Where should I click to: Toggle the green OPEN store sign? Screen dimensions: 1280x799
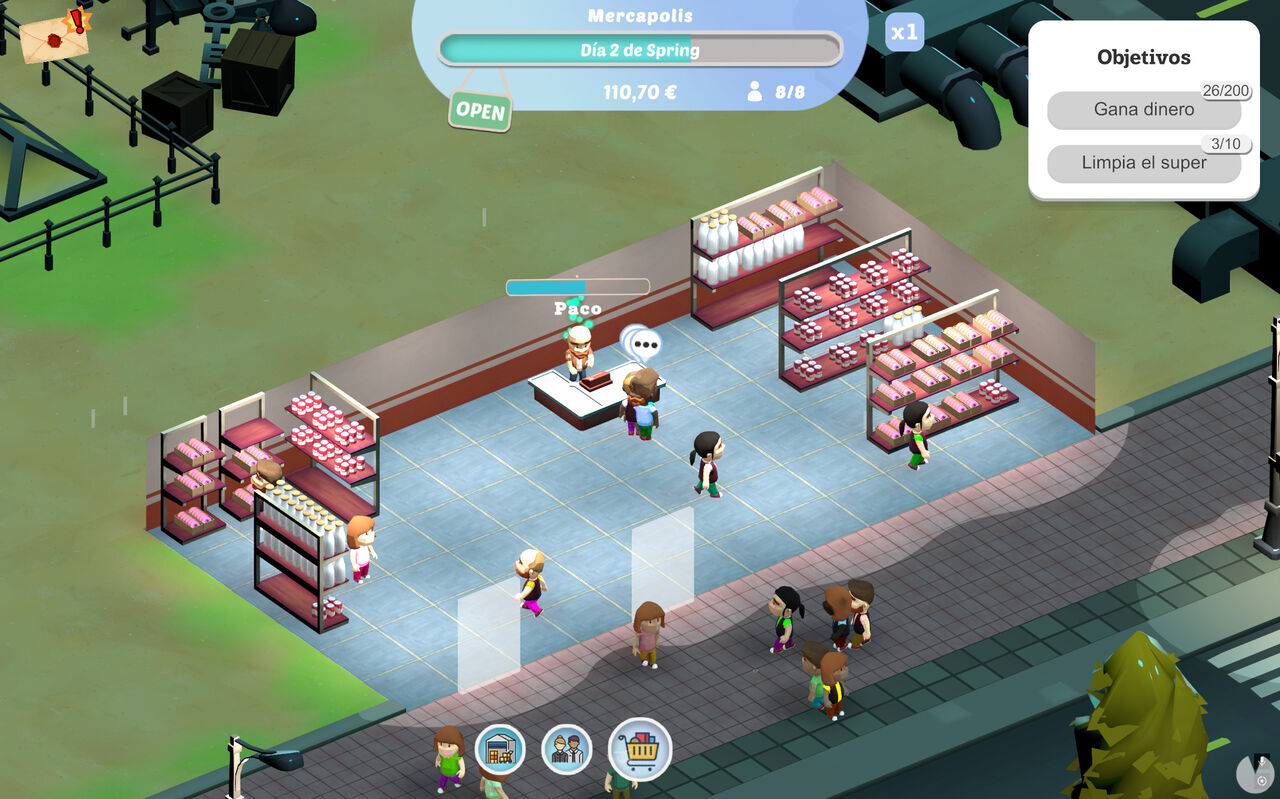pos(480,110)
